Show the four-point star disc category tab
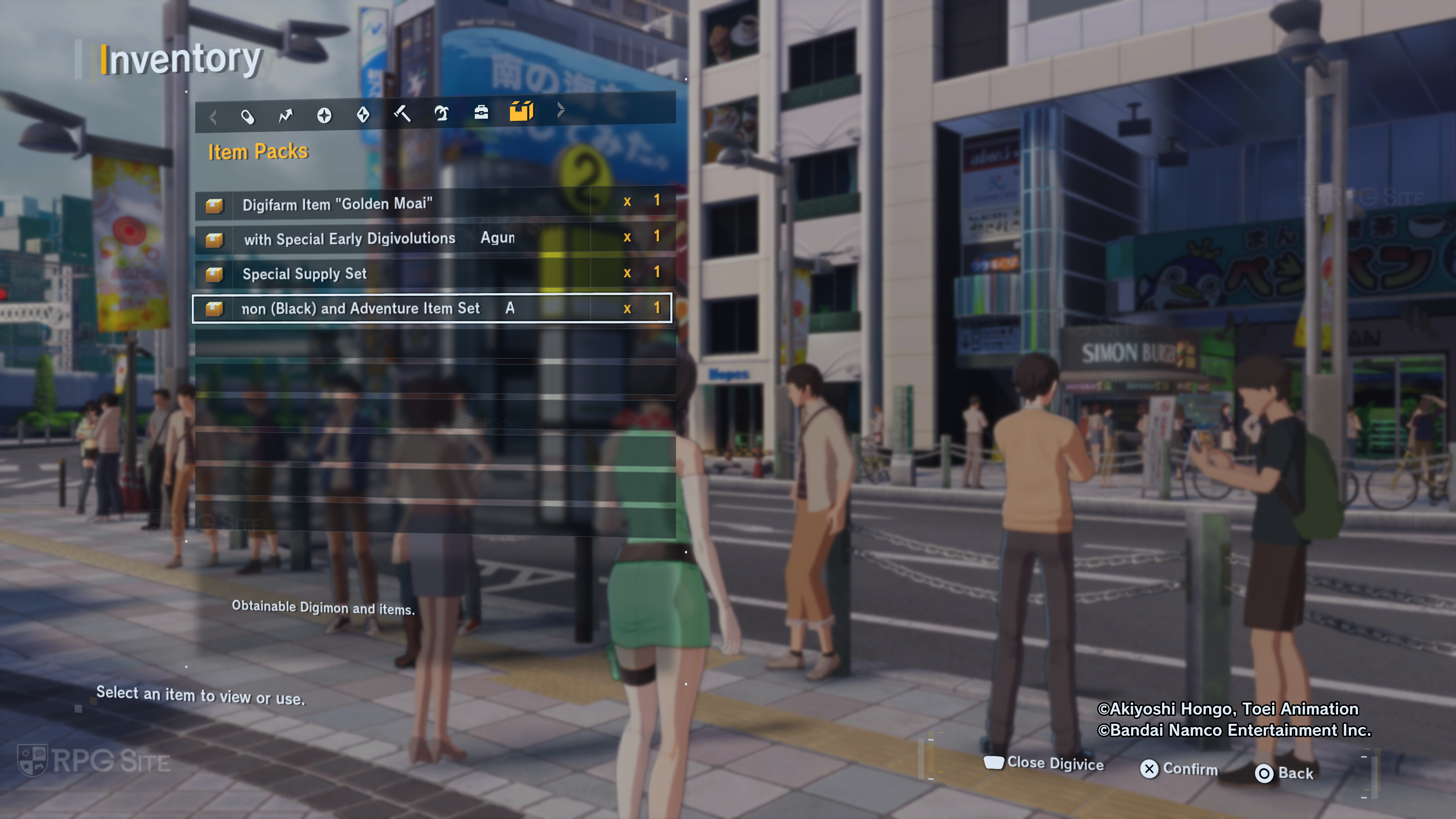The height and width of the screenshot is (819, 1456). click(x=325, y=115)
